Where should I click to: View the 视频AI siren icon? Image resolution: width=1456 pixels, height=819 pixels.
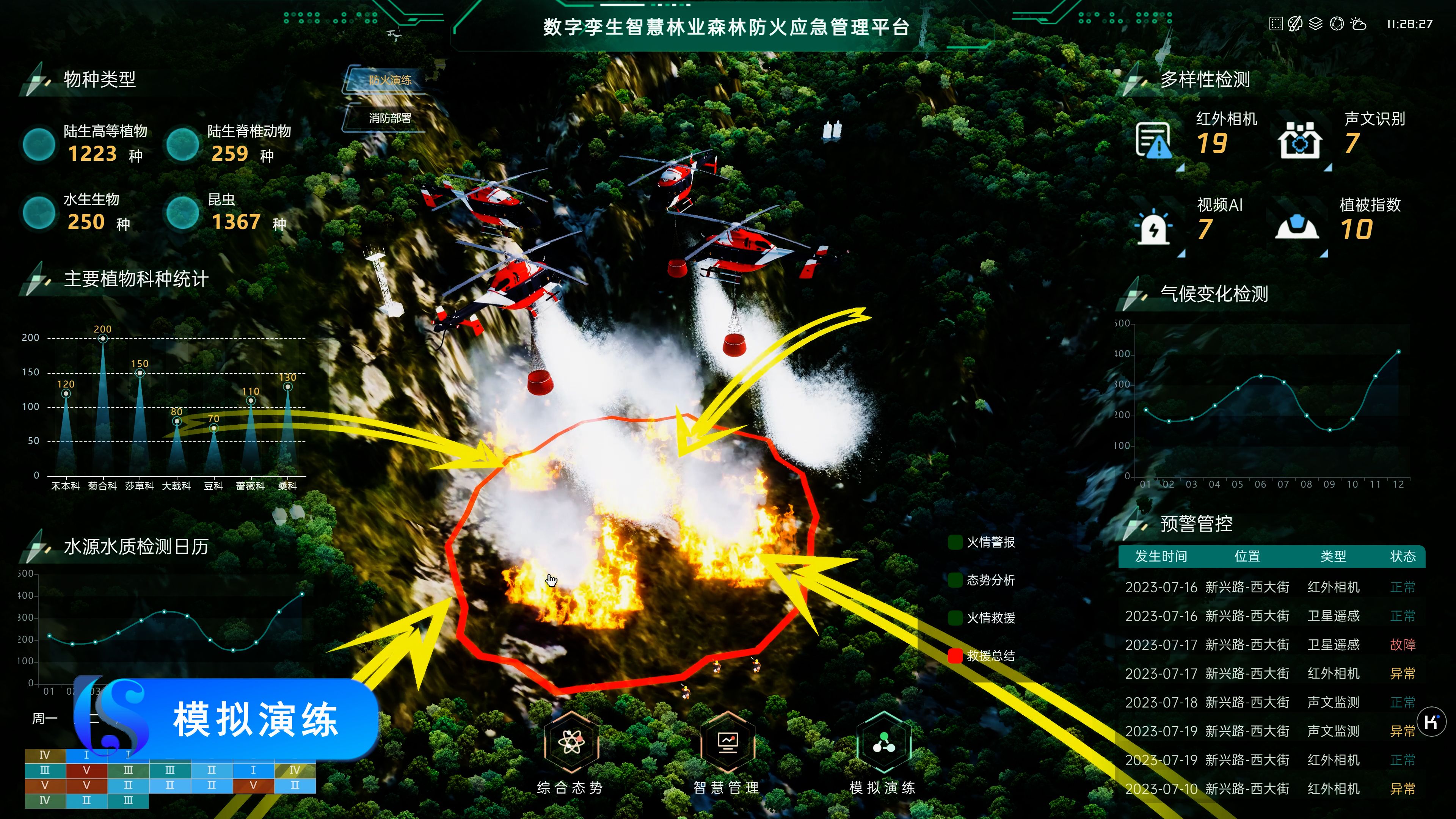click(1153, 228)
